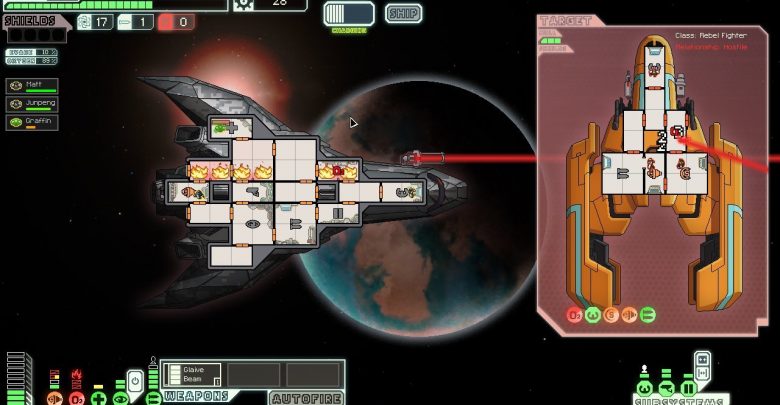Click the piloting subsystem icon

pos(644,388)
